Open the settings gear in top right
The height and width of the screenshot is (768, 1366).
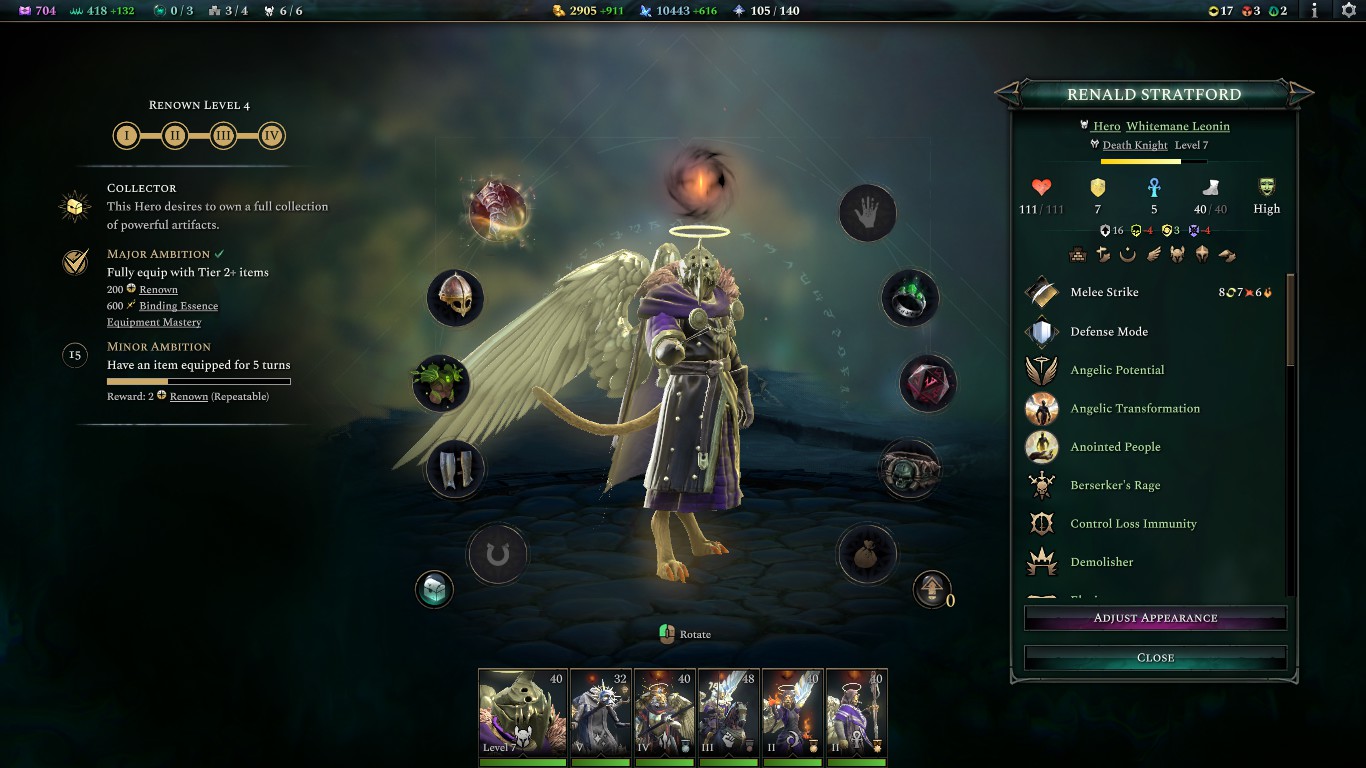1347,12
